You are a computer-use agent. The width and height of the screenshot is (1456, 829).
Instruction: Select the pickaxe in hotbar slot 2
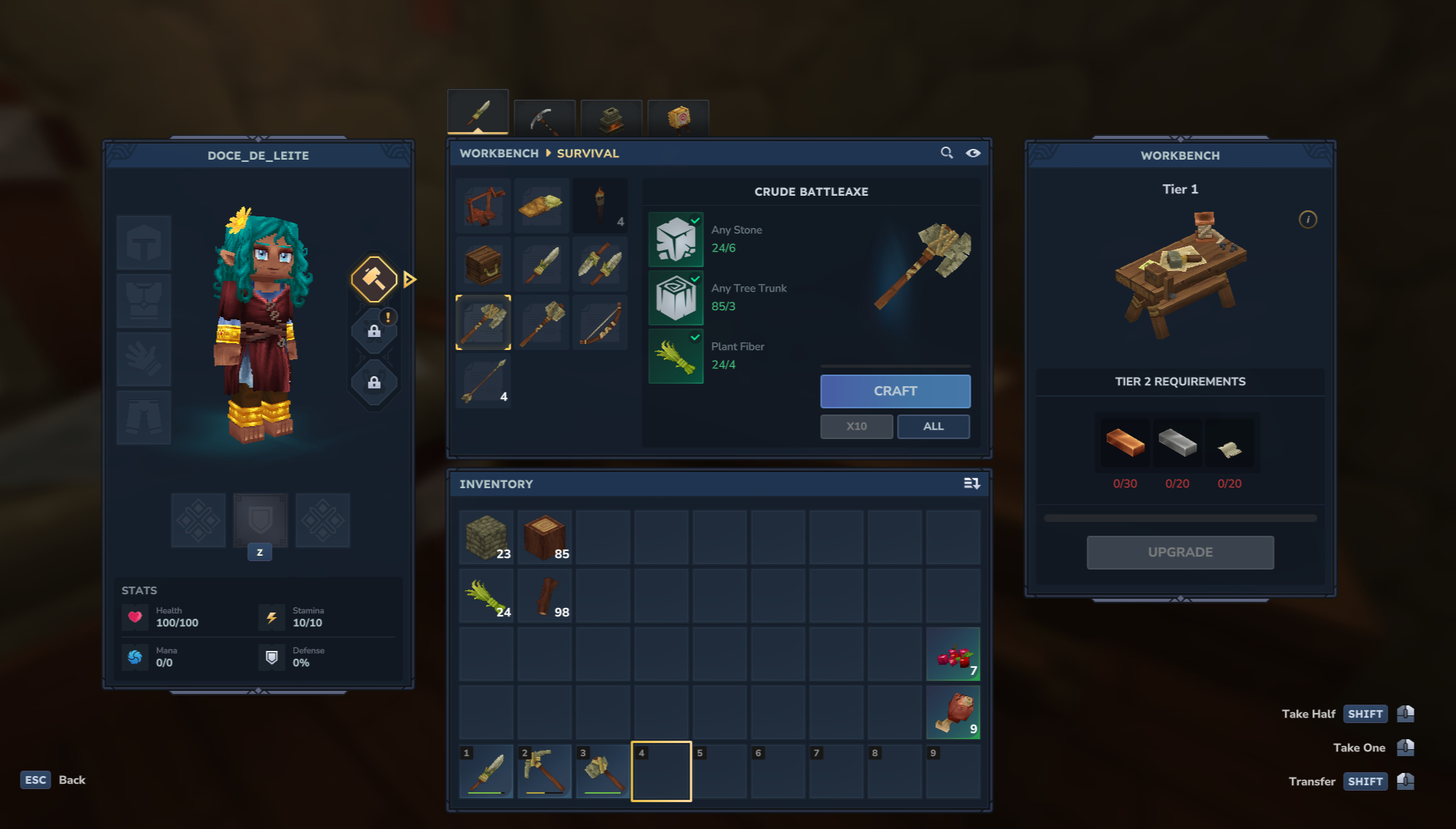point(544,771)
